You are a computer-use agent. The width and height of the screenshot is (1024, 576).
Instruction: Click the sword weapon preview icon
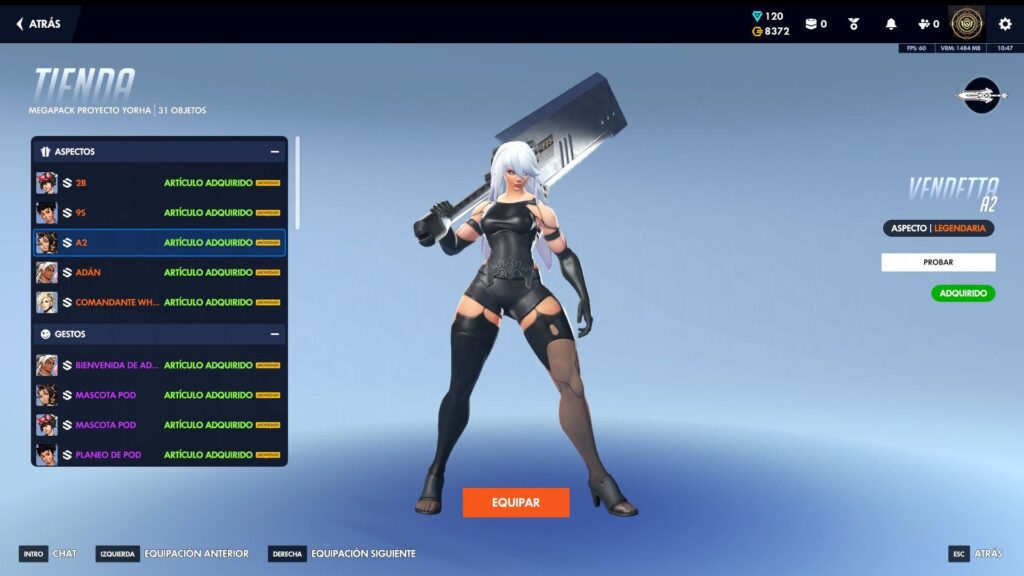coord(981,95)
